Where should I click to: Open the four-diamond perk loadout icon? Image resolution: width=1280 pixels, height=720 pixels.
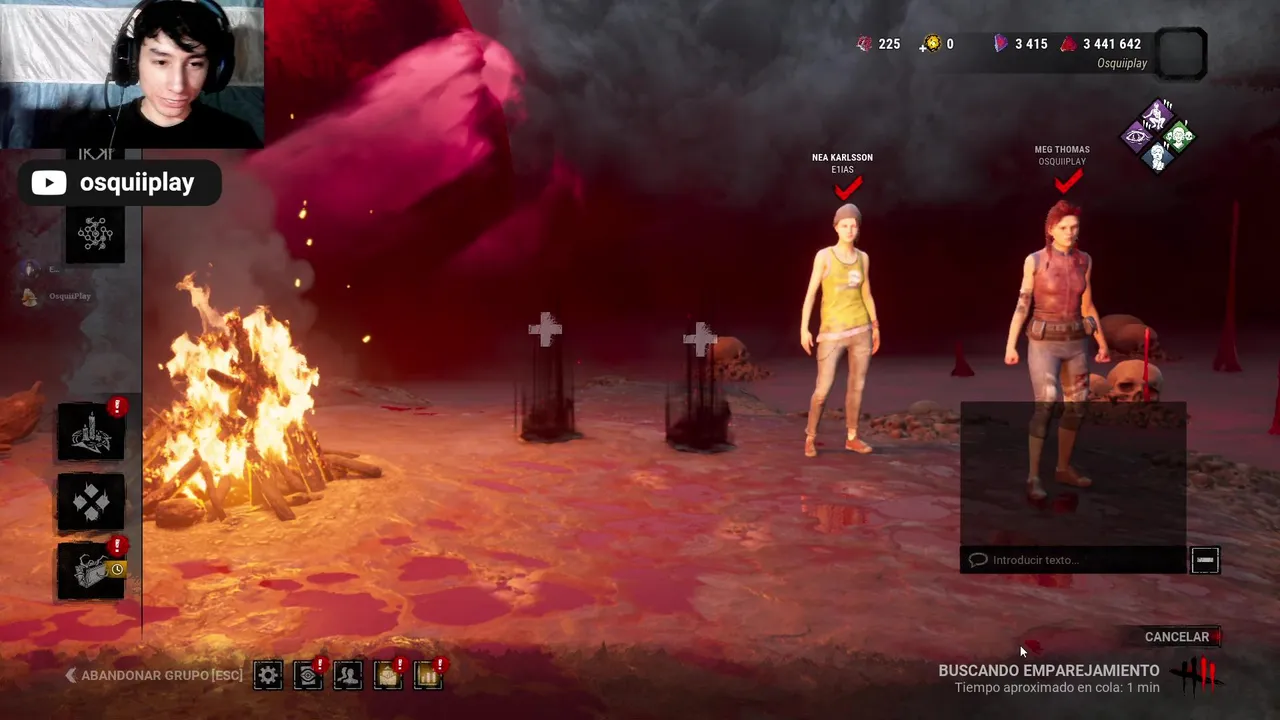click(x=91, y=502)
